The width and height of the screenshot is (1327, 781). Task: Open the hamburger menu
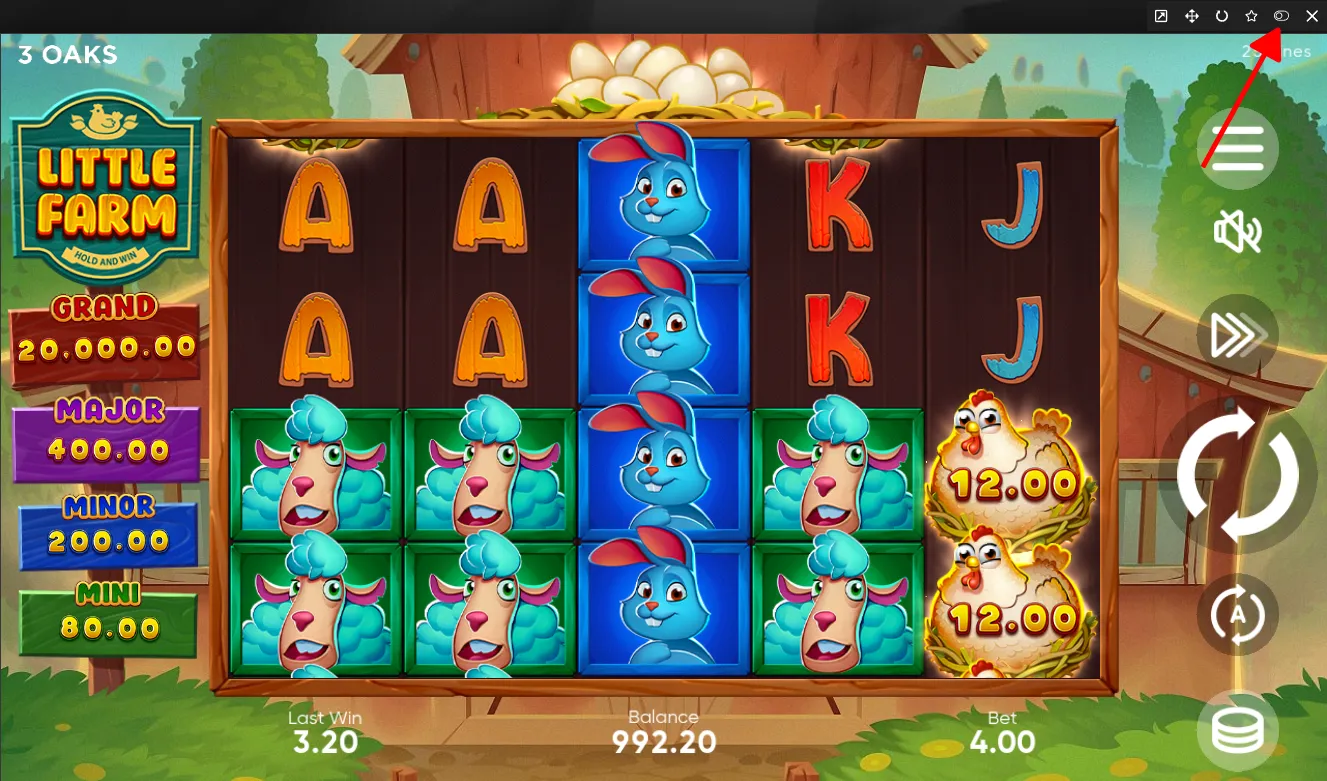1238,149
